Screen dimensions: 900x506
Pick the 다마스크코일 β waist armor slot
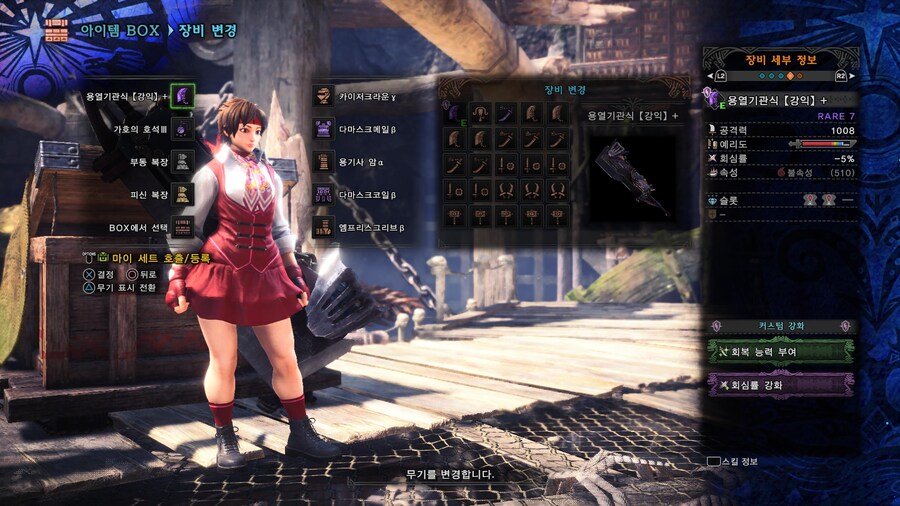[x=323, y=194]
